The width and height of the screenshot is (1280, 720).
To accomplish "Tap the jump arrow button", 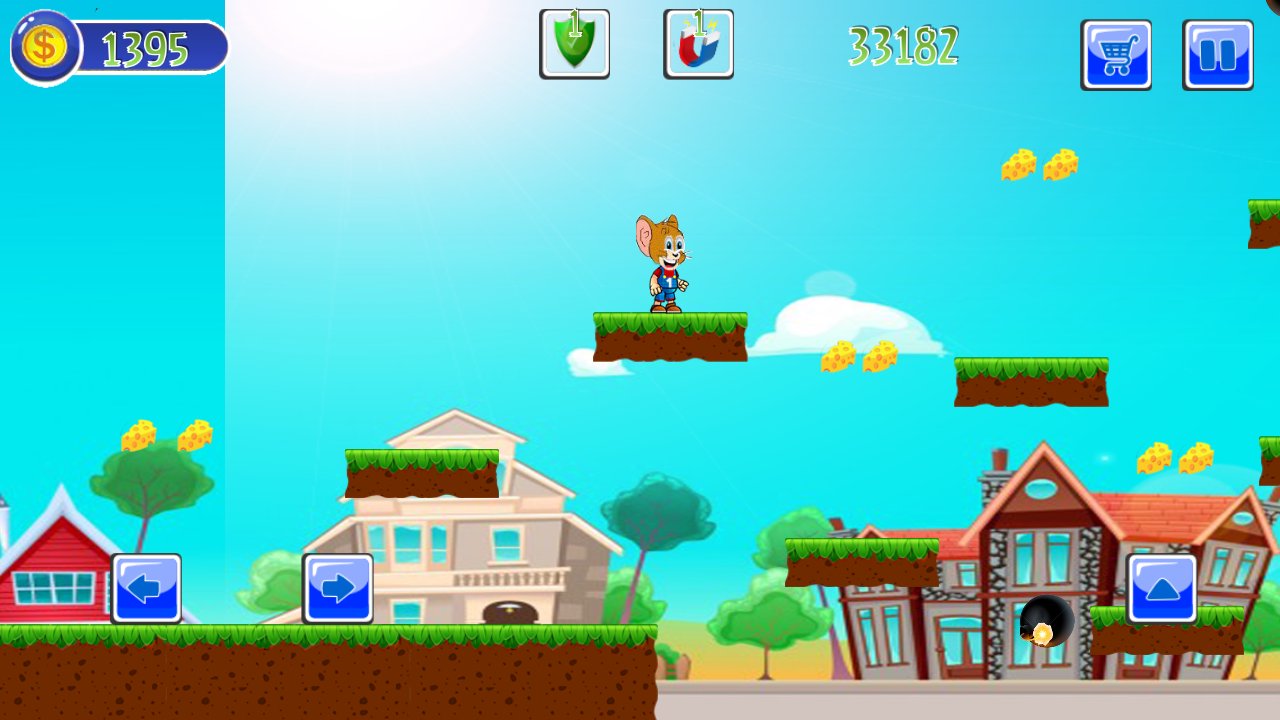I will (x=1160, y=590).
